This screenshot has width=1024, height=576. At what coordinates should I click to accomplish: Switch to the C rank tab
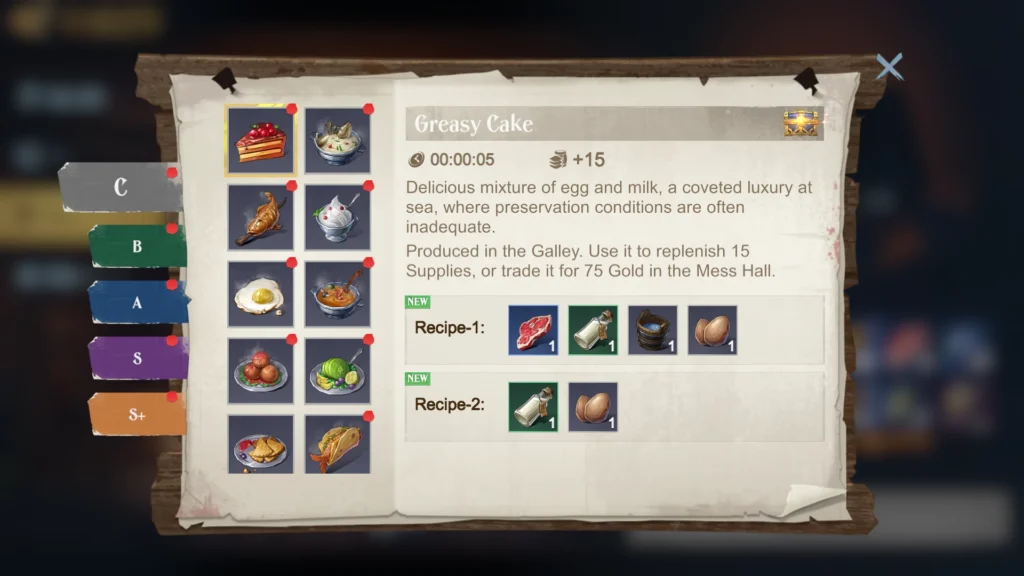pos(120,188)
